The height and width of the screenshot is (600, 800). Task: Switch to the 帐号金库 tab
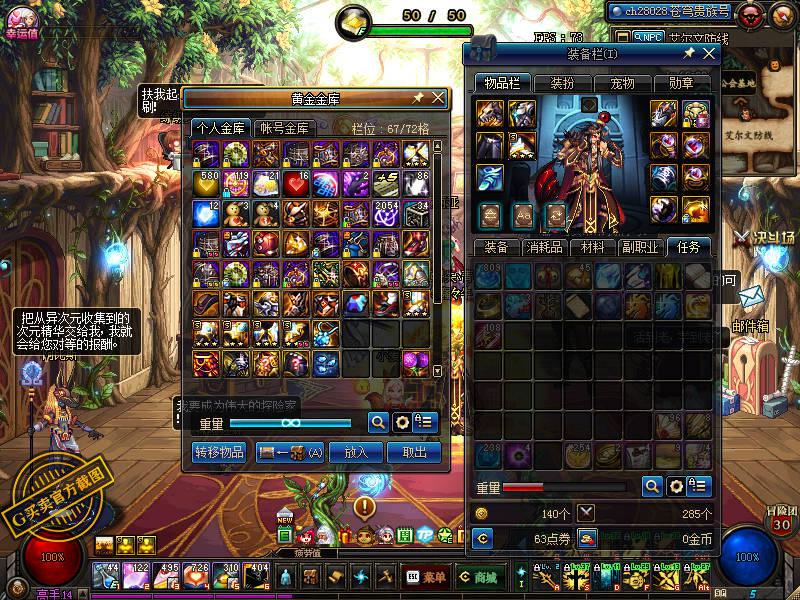pos(286,128)
